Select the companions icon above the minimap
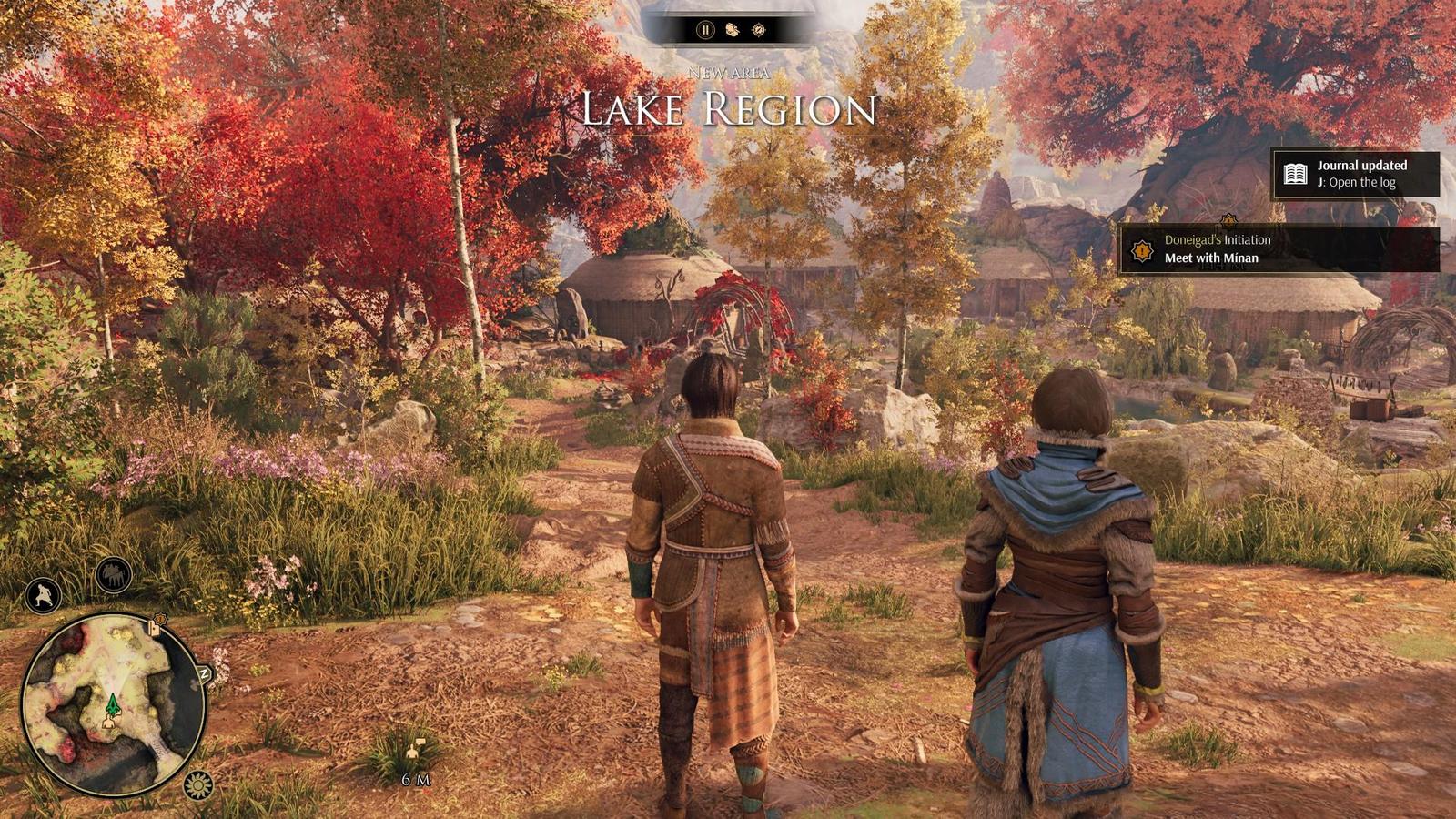This screenshot has width=1456, height=819. (112, 574)
